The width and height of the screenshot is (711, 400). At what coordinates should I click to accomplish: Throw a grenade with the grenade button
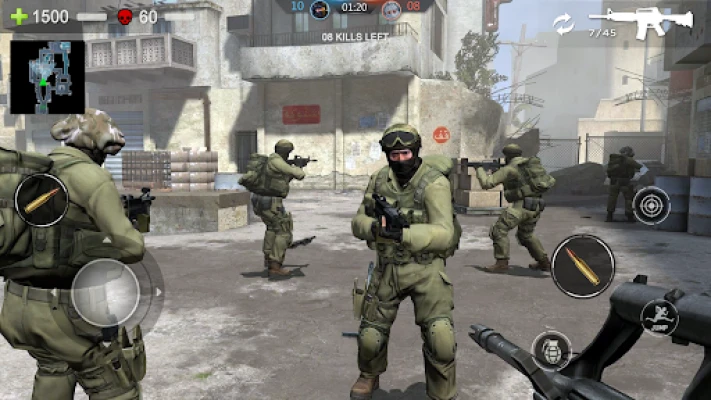551,350
